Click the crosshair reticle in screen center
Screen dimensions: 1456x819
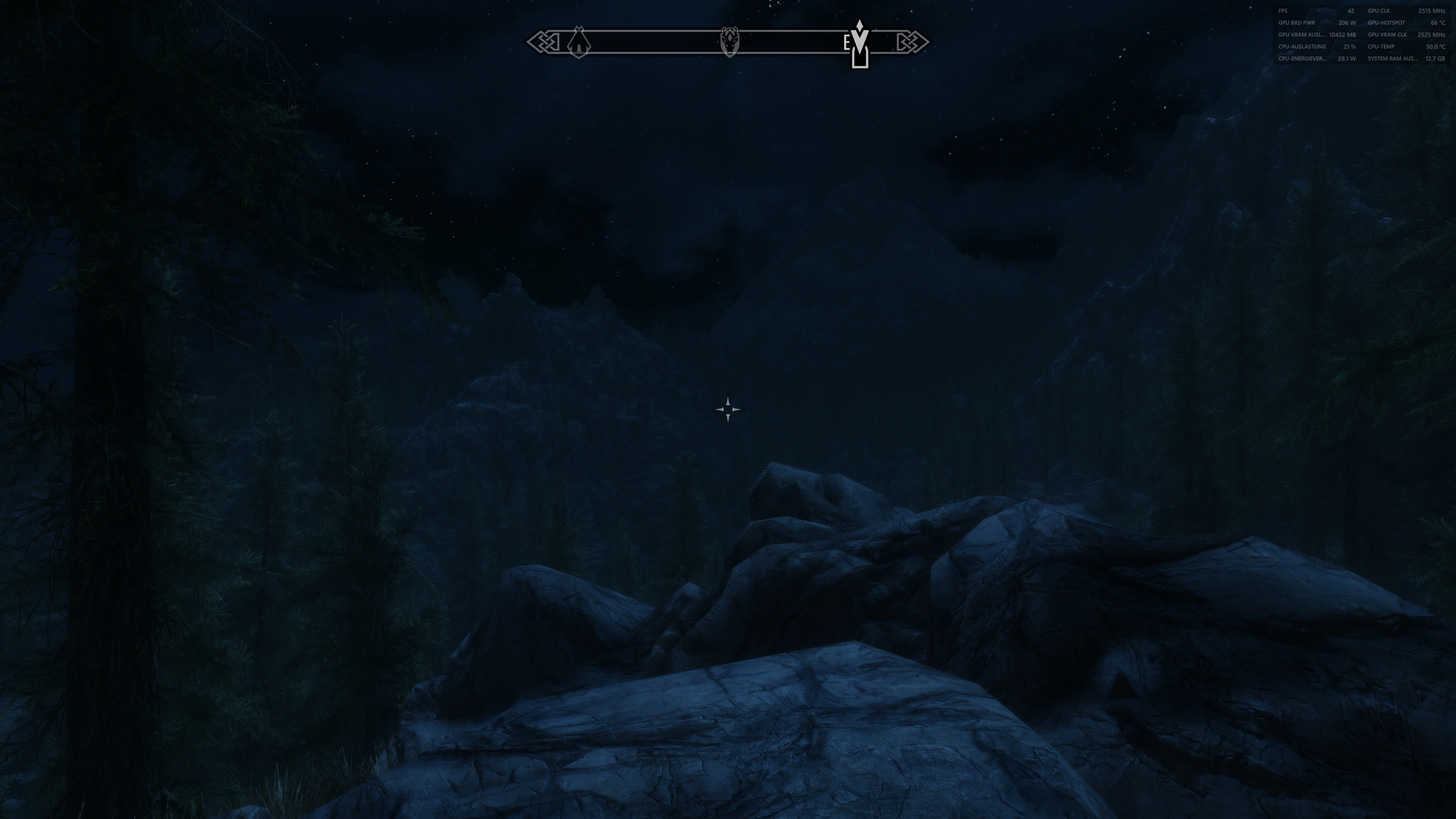[x=728, y=409]
